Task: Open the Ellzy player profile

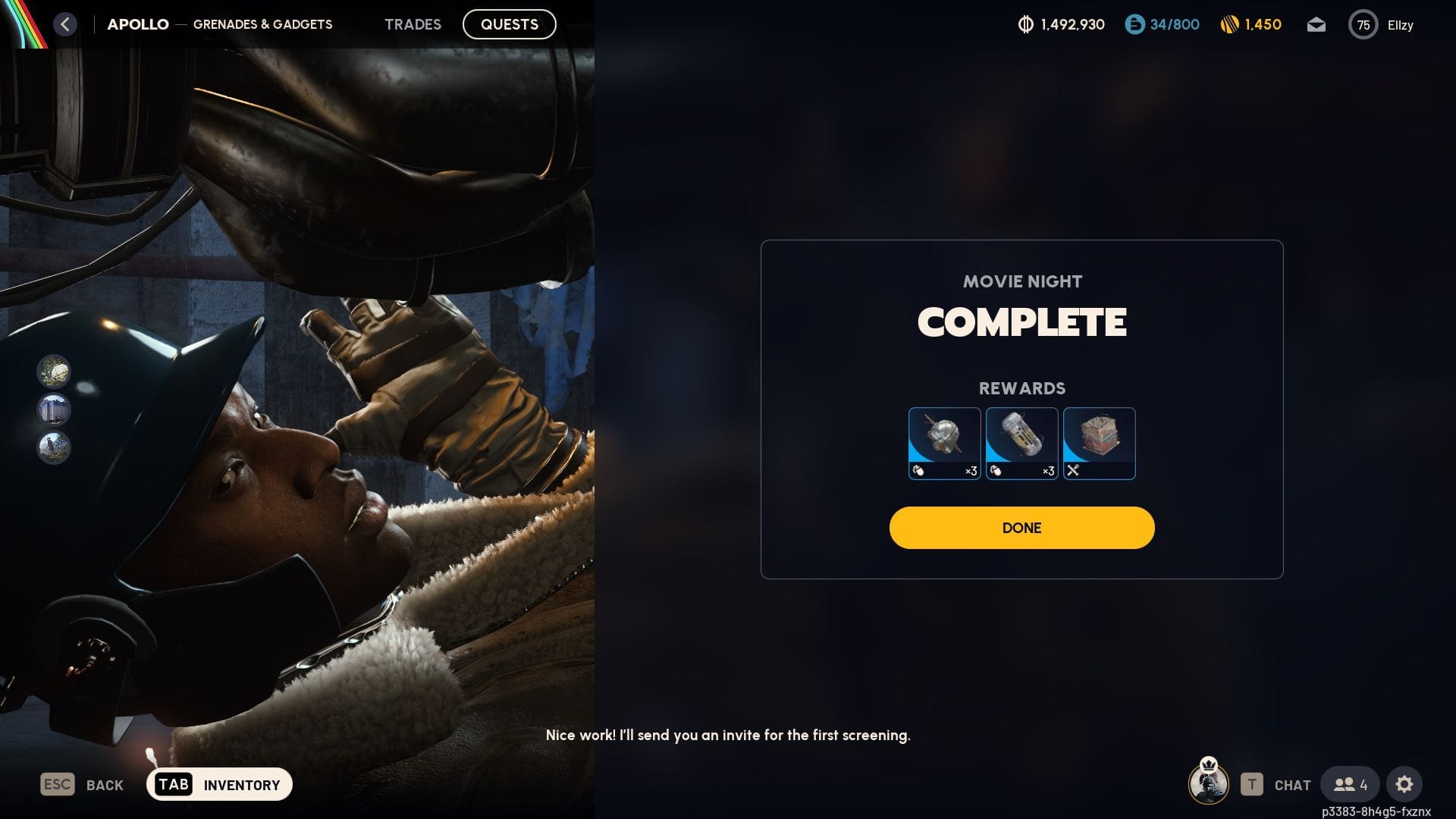Action: coord(1381,25)
